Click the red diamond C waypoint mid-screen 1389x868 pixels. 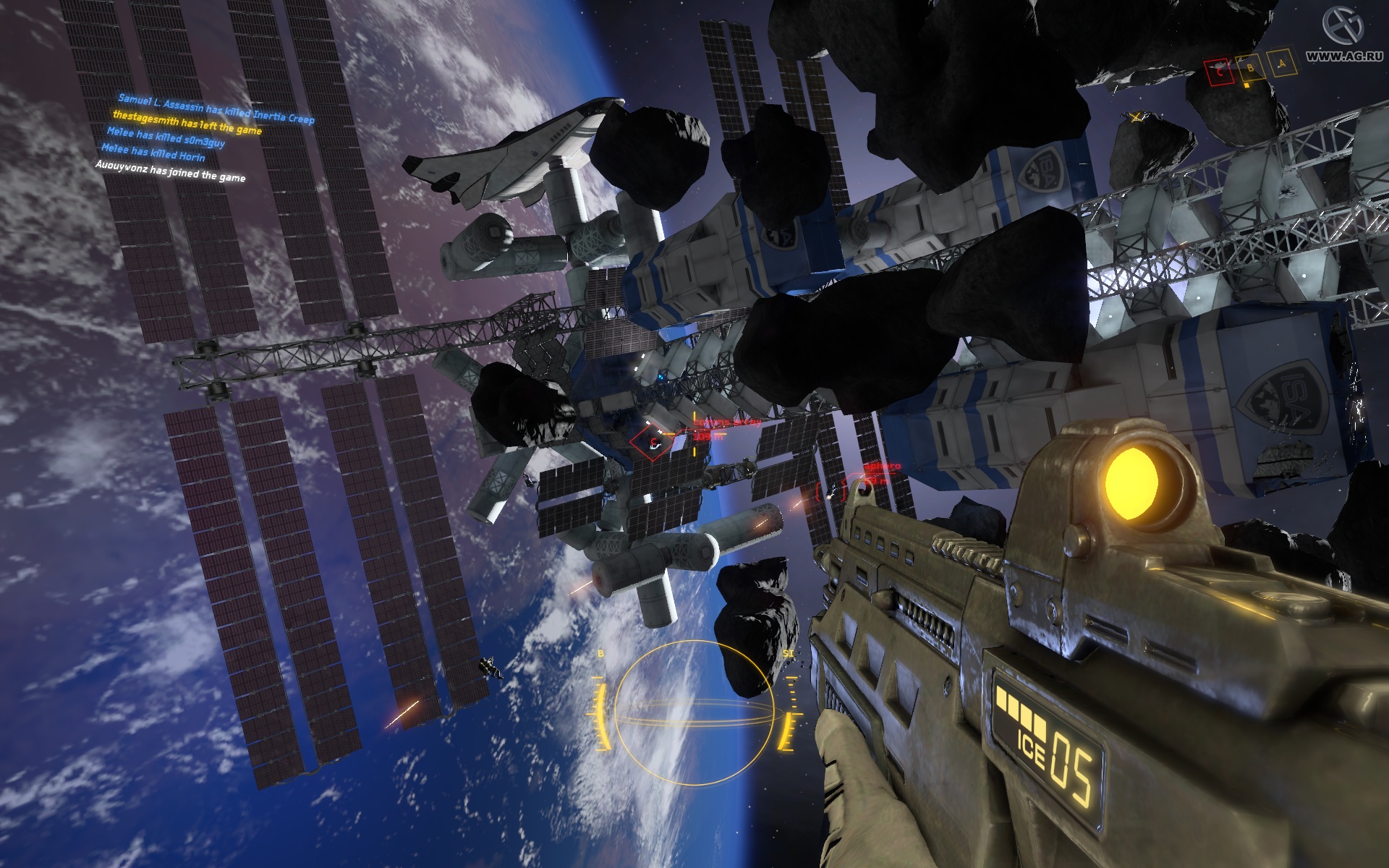(x=653, y=441)
